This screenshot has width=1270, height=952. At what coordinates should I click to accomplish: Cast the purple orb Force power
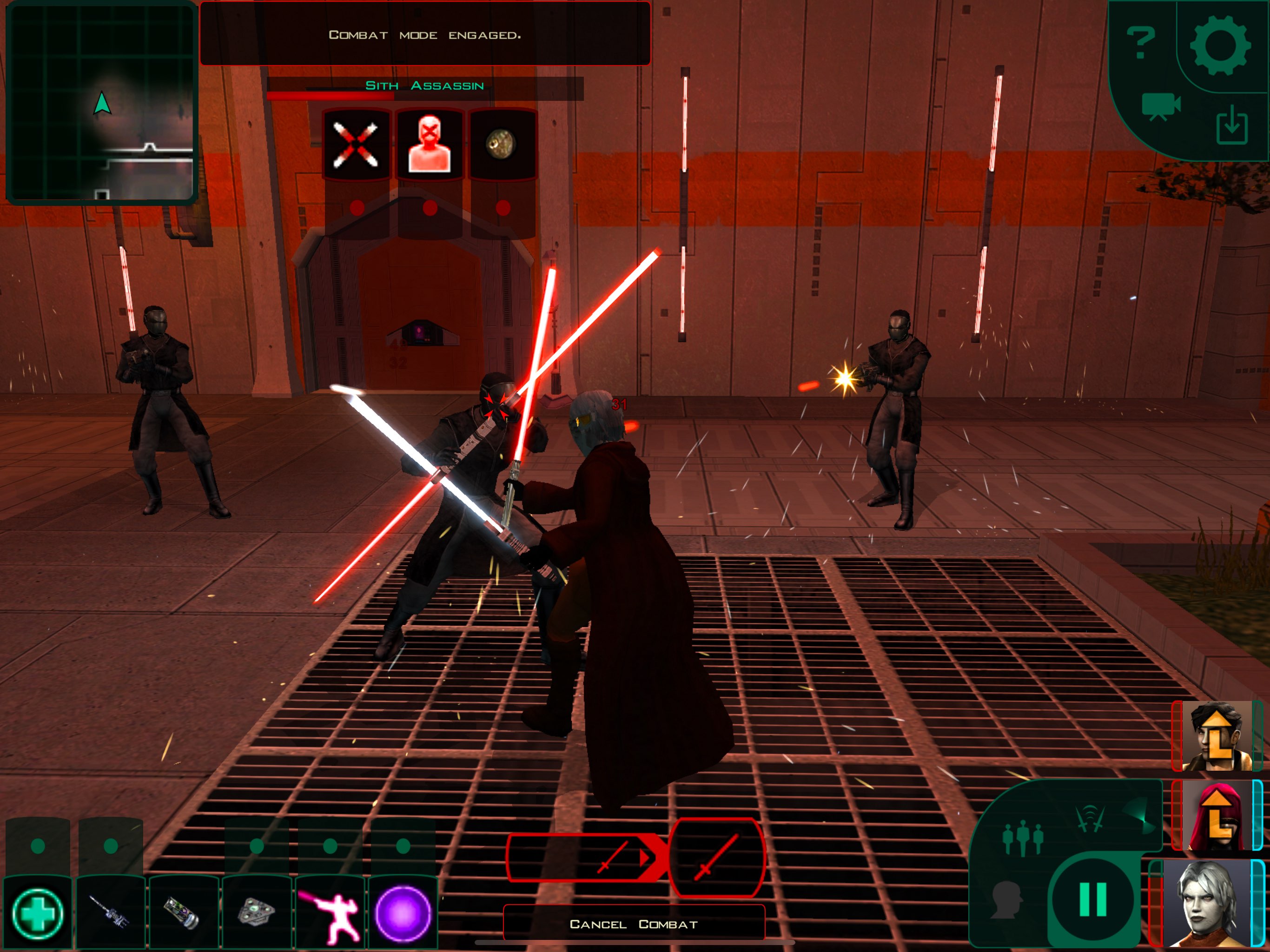click(x=403, y=912)
